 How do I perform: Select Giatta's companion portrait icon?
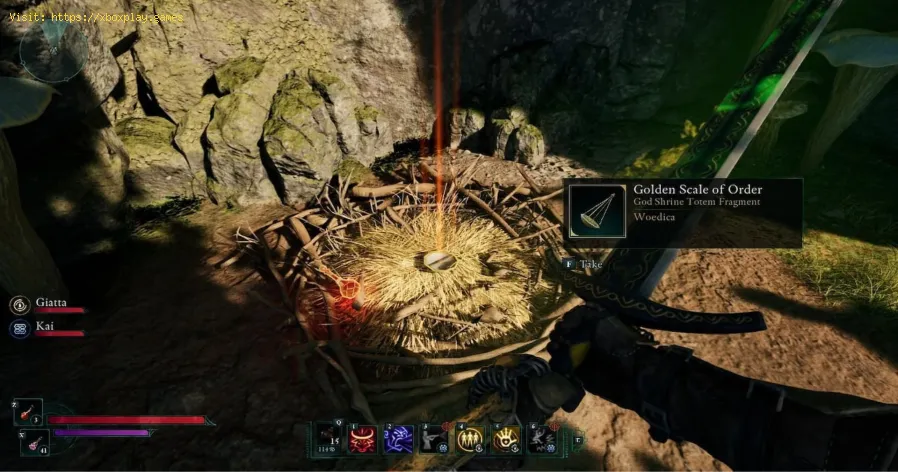(20, 305)
